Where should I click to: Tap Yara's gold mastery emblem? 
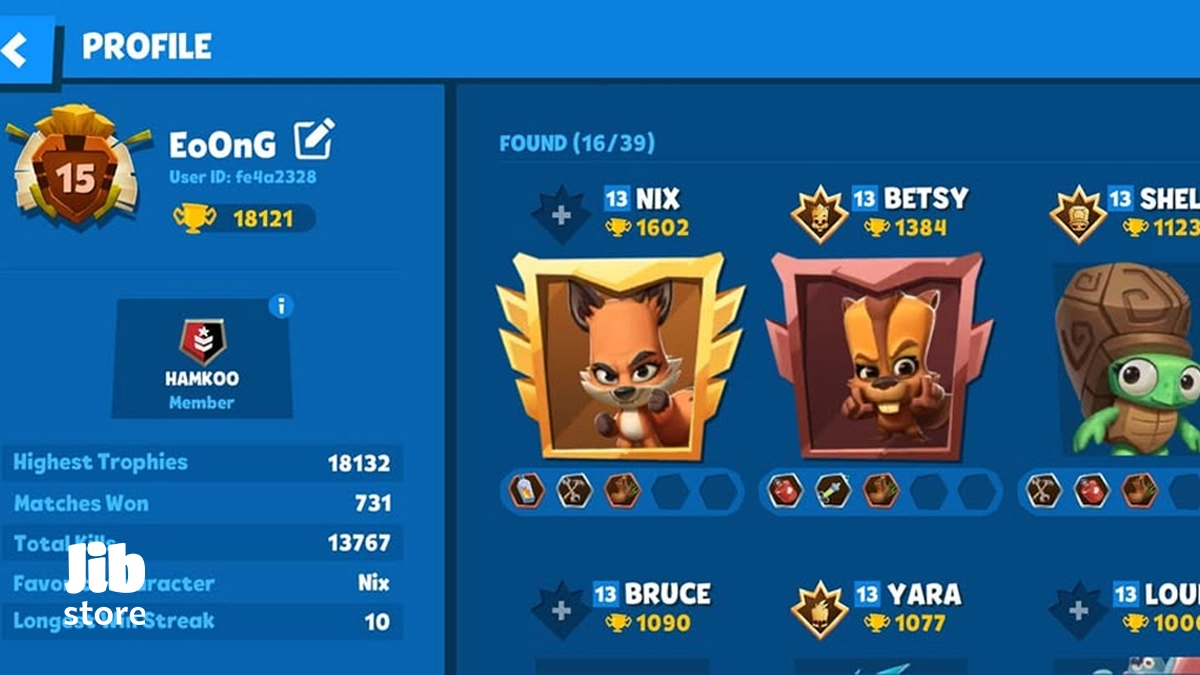tap(820, 609)
